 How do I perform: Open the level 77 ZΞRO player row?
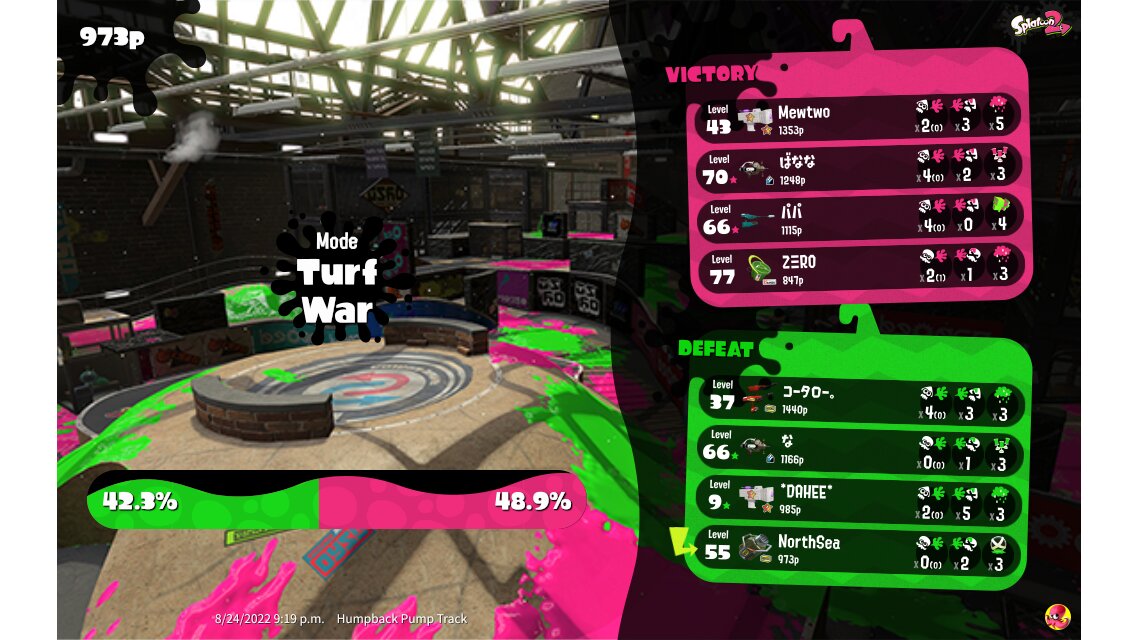click(858, 268)
